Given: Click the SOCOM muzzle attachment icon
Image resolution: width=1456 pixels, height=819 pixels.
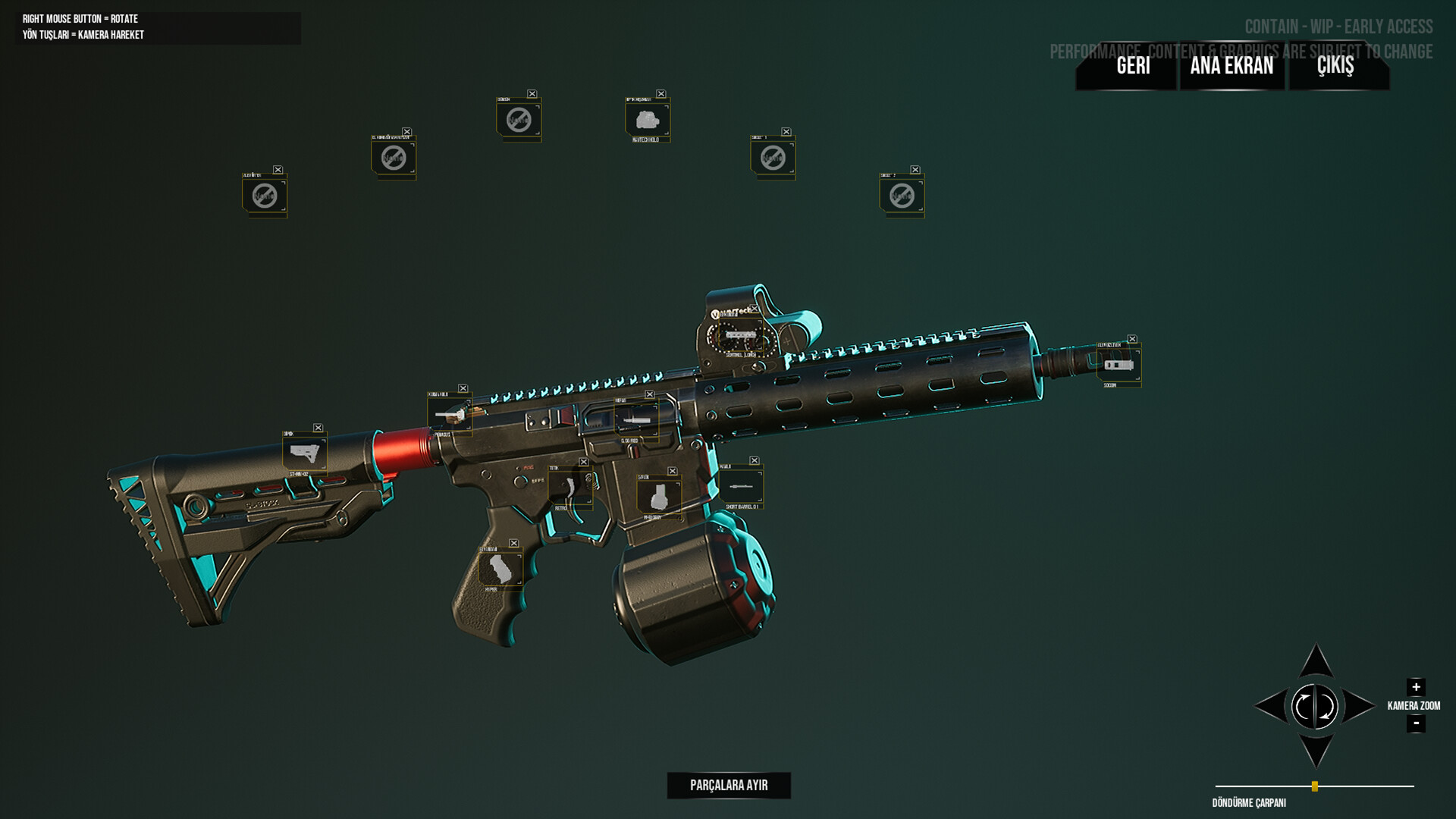Looking at the screenshot, I should pos(1118,365).
